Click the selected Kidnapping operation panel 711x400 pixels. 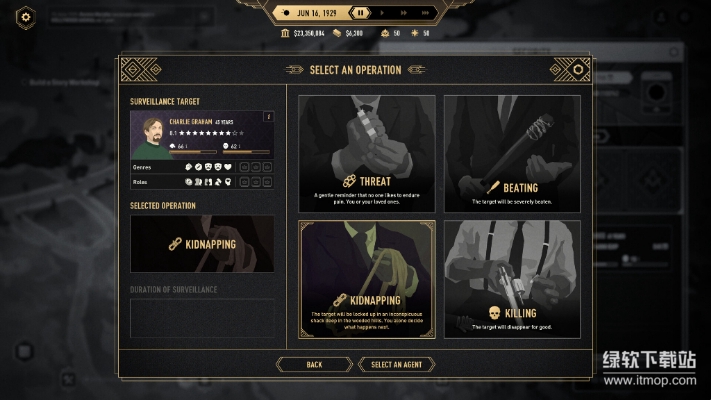click(202, 243)
